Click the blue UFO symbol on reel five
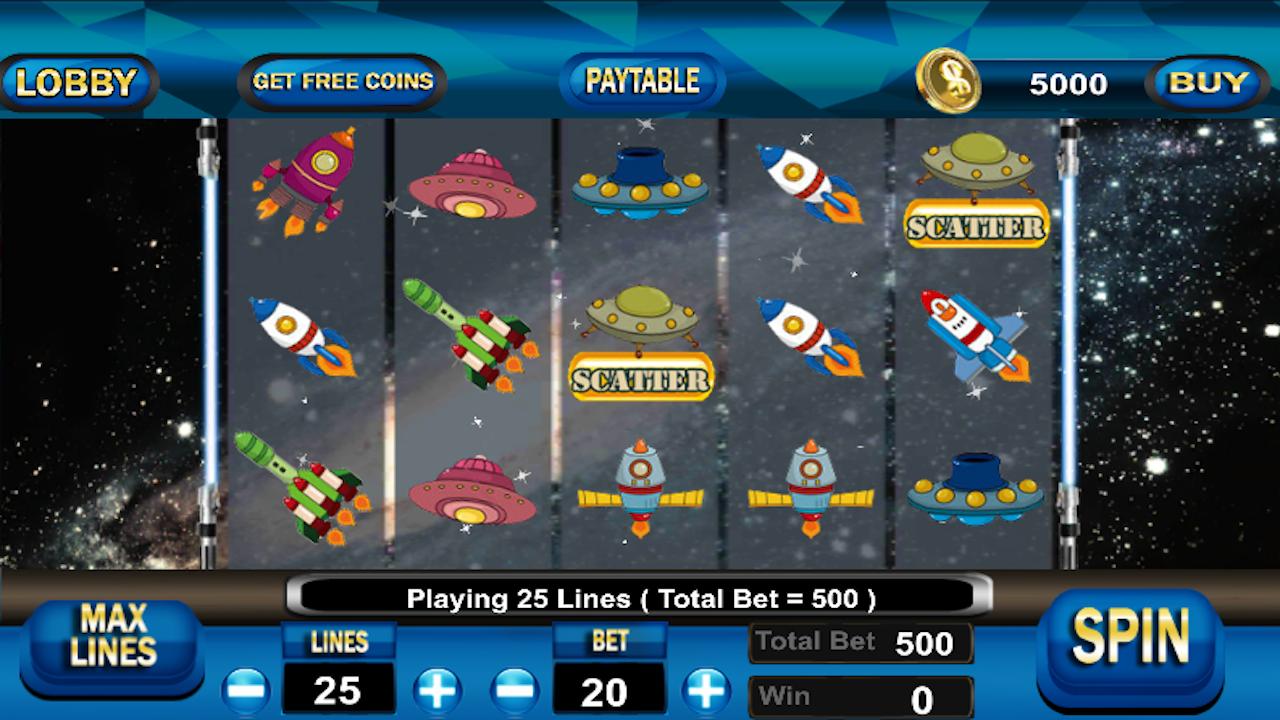 [x=975, y=490]
